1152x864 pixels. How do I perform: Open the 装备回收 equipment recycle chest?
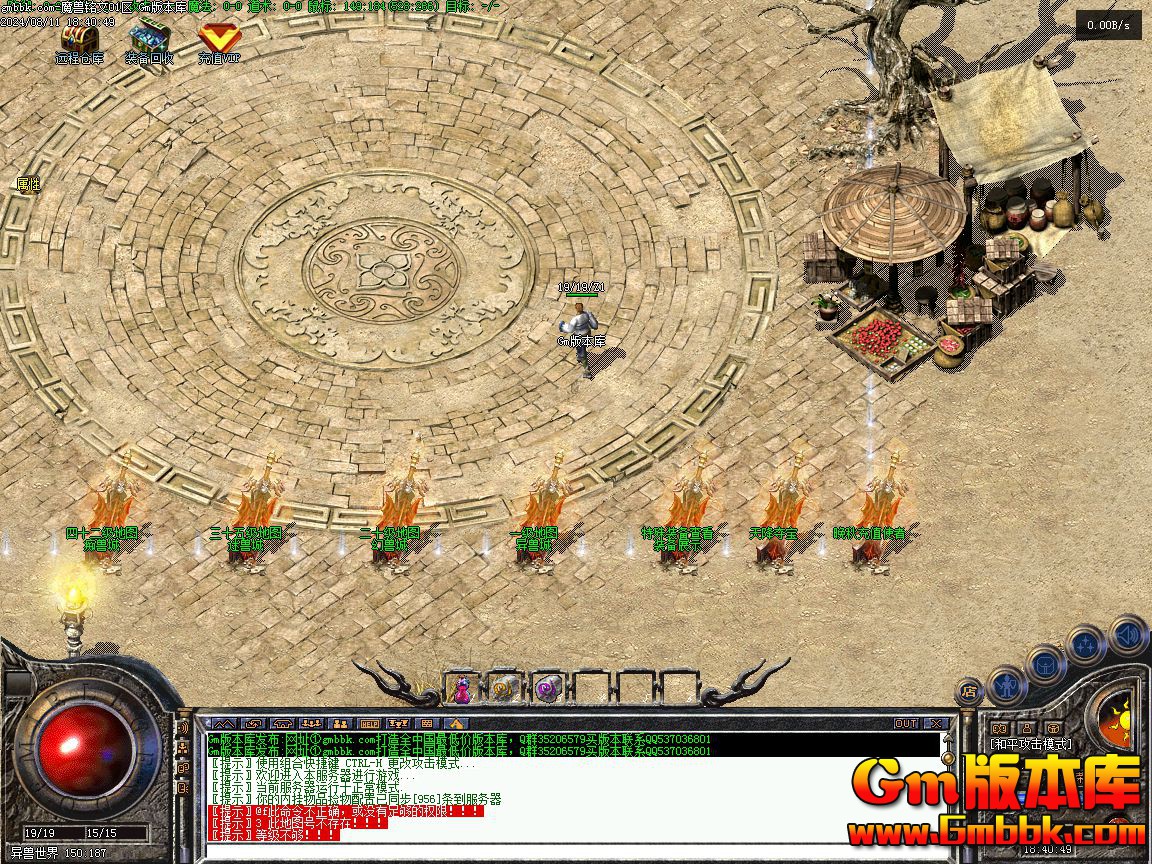click(x=149, y=40)
